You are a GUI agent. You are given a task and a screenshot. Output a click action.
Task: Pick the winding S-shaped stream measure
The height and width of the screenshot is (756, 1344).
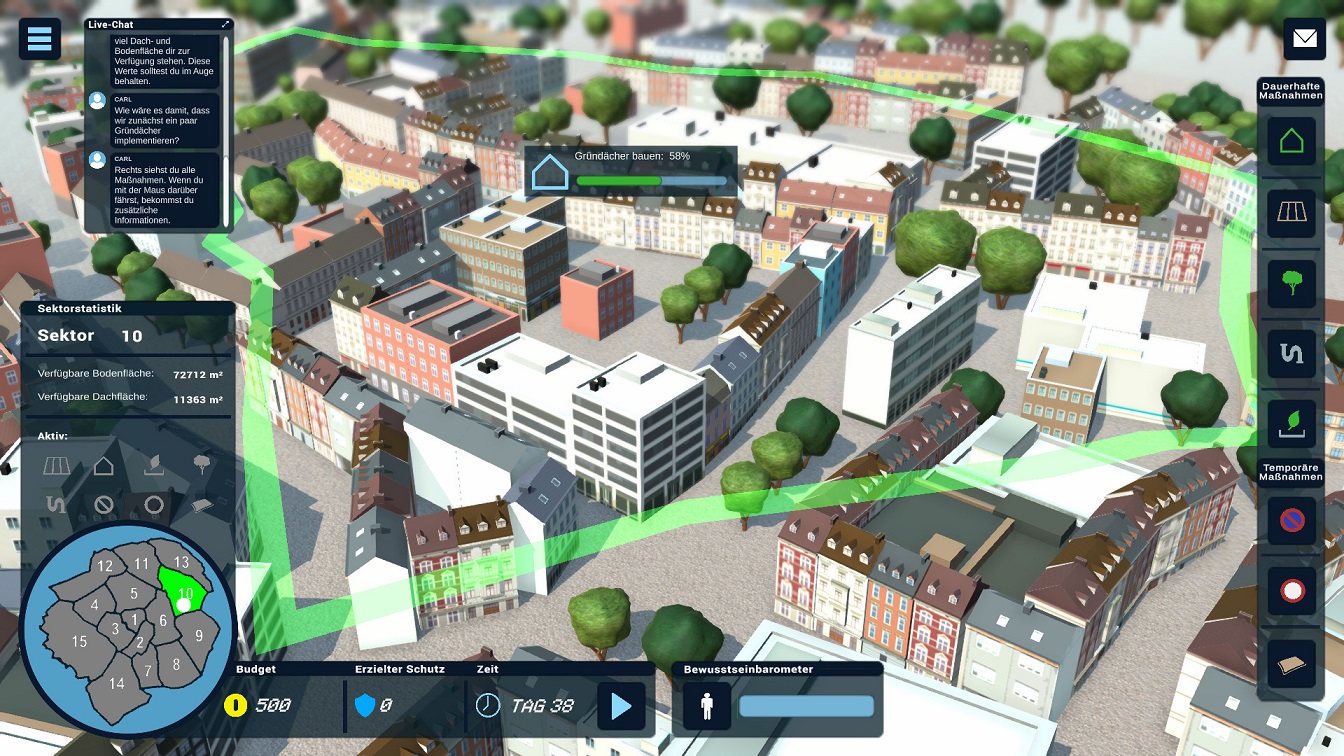click(x=1291, y=354)
